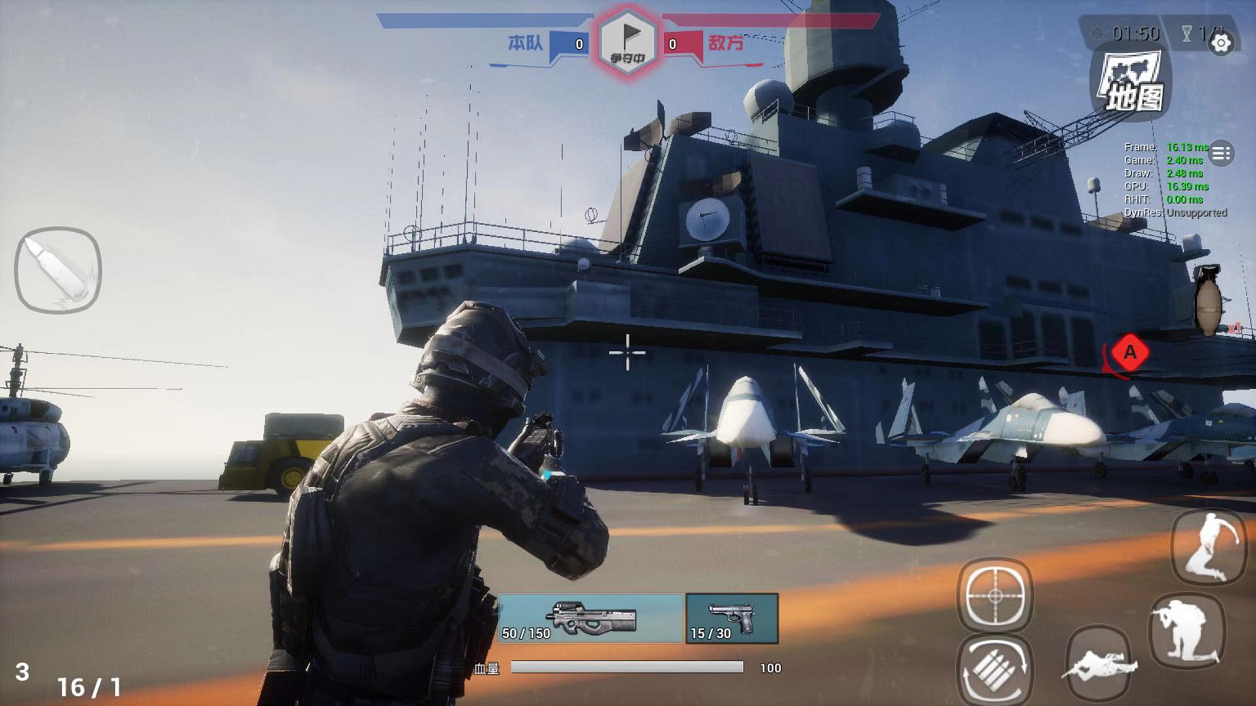Screen dimensions: 1256x706
Task: Tap the bullet fire button
Action: point(58,270)
